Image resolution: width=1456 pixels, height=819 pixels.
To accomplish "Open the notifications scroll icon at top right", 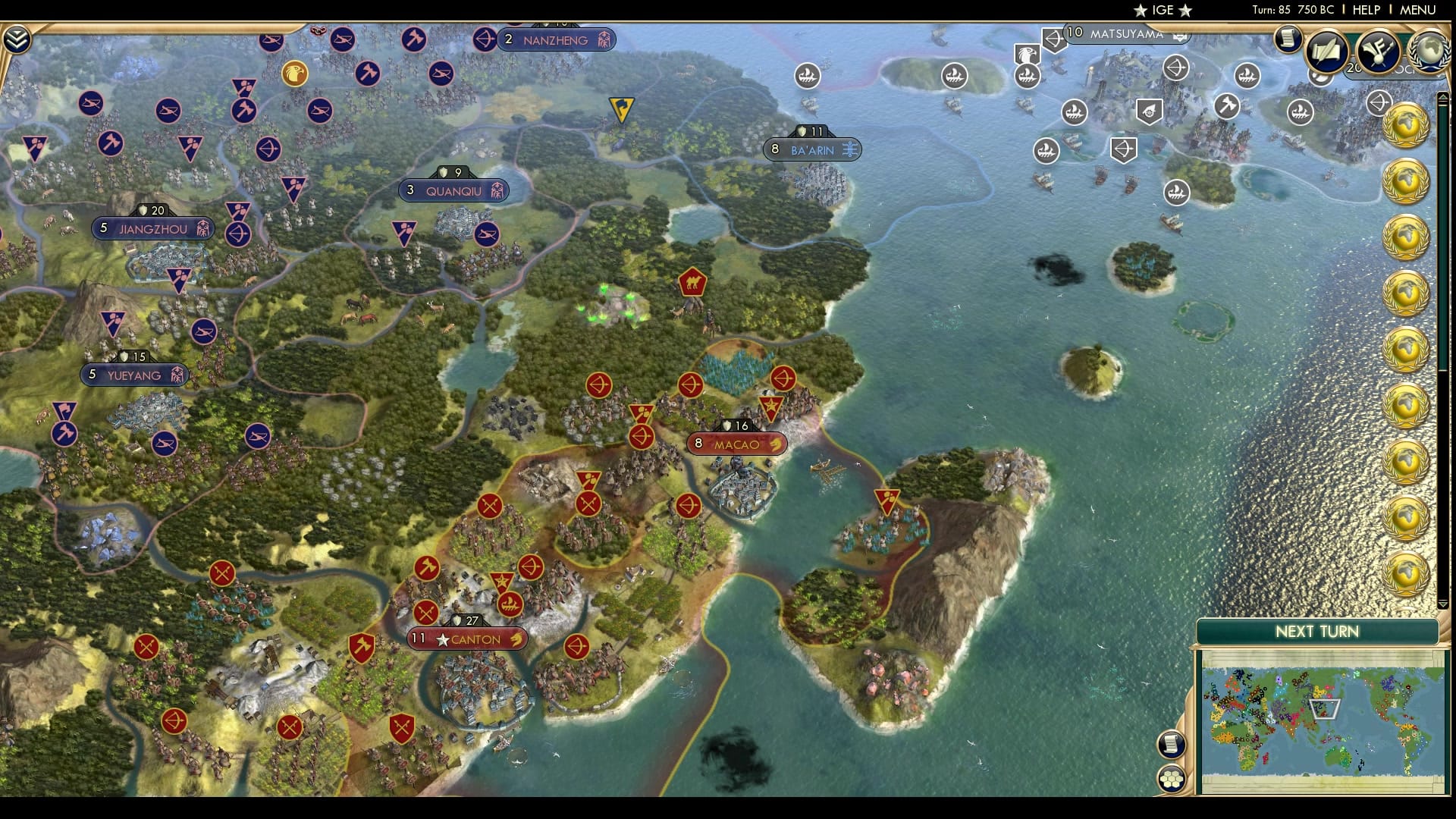I will pyautogui.click(x=1288, y=39).
